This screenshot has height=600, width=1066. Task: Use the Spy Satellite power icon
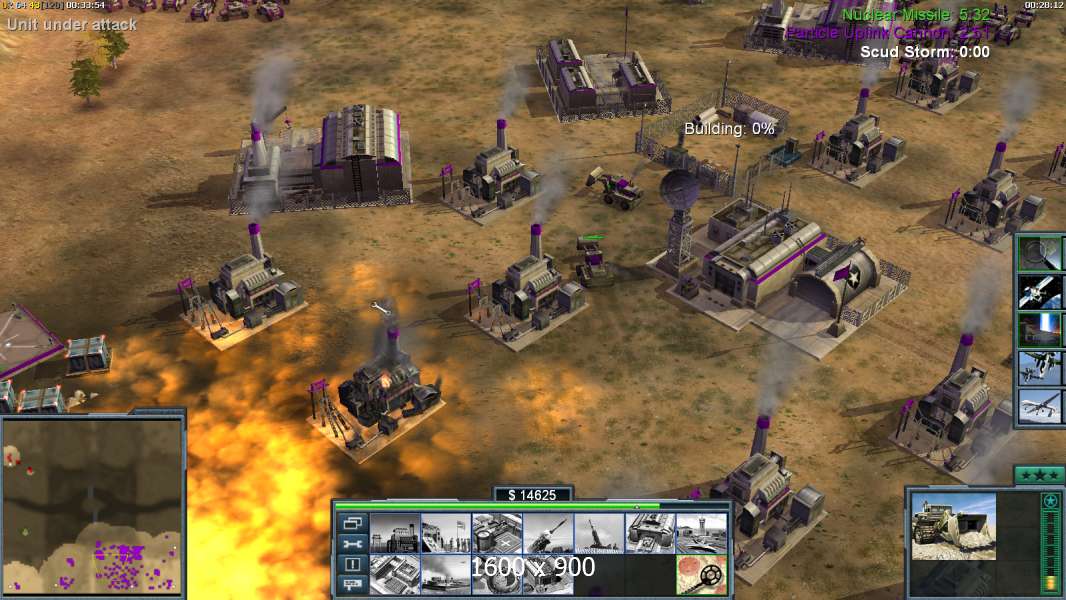tap(1040, 291)
